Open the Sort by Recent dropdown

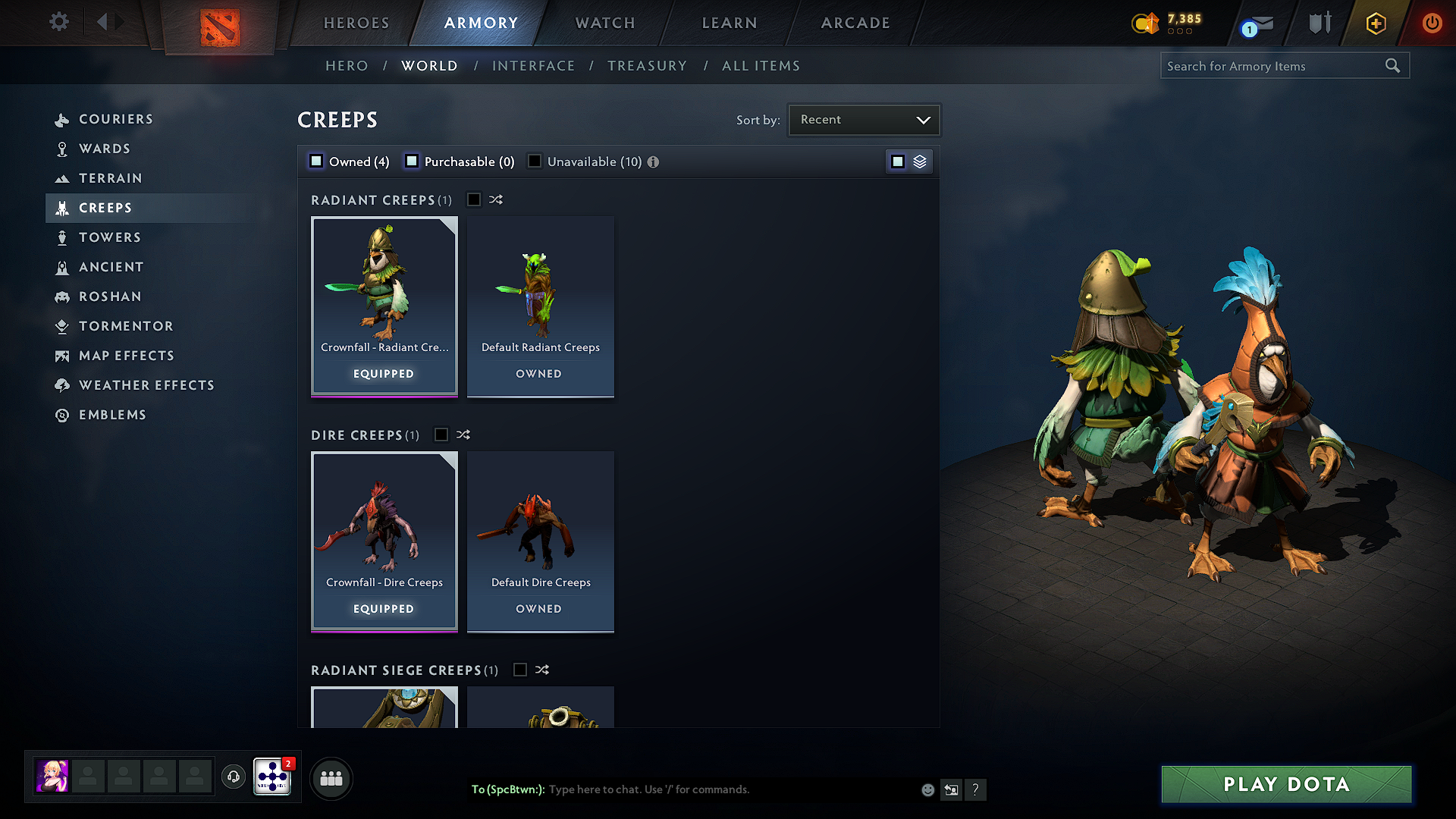(864, 119)
